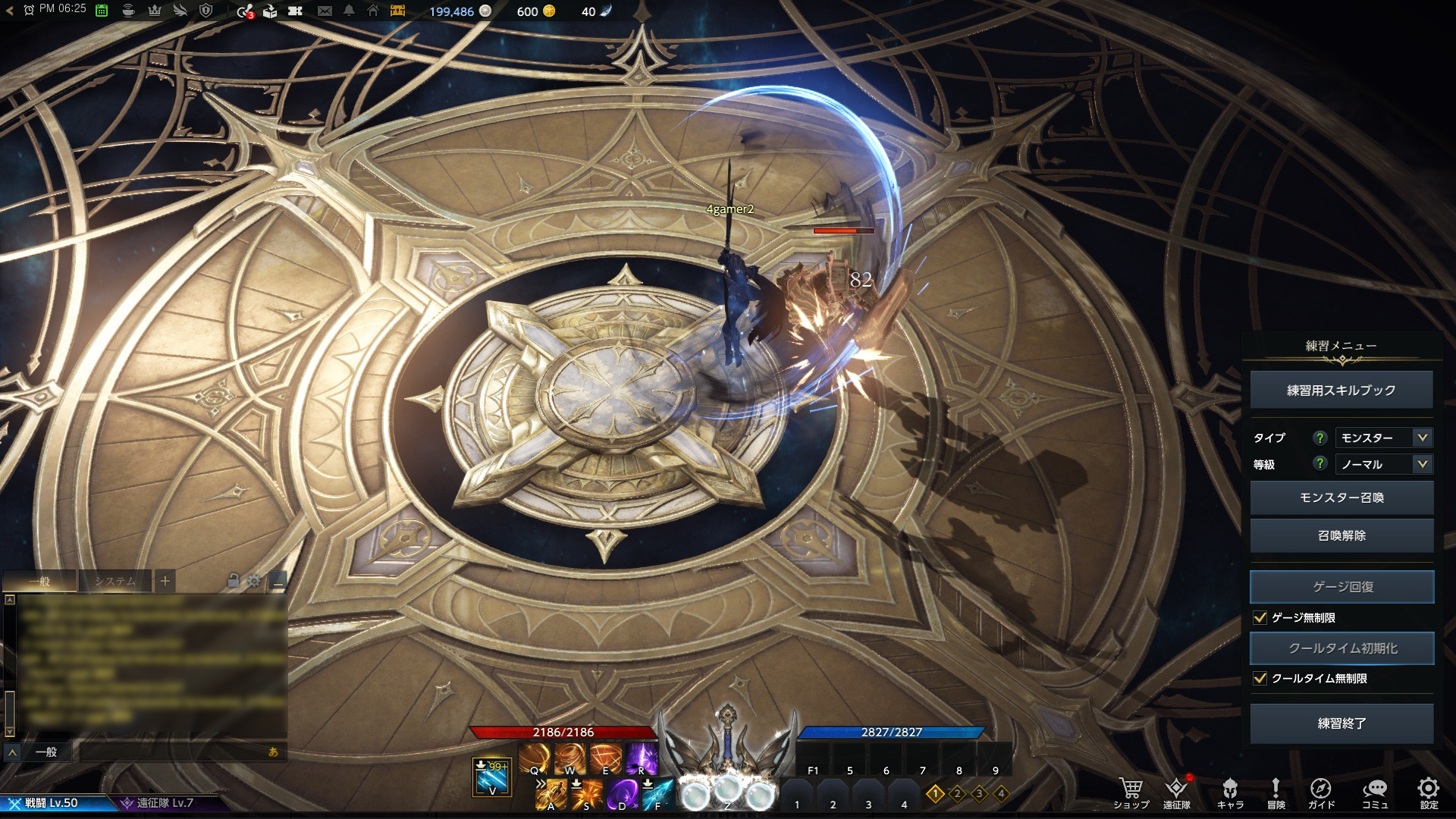Open the ガイド compass menu
The width and height of the screenshot is (1456, 819).
coord(1321,791)
